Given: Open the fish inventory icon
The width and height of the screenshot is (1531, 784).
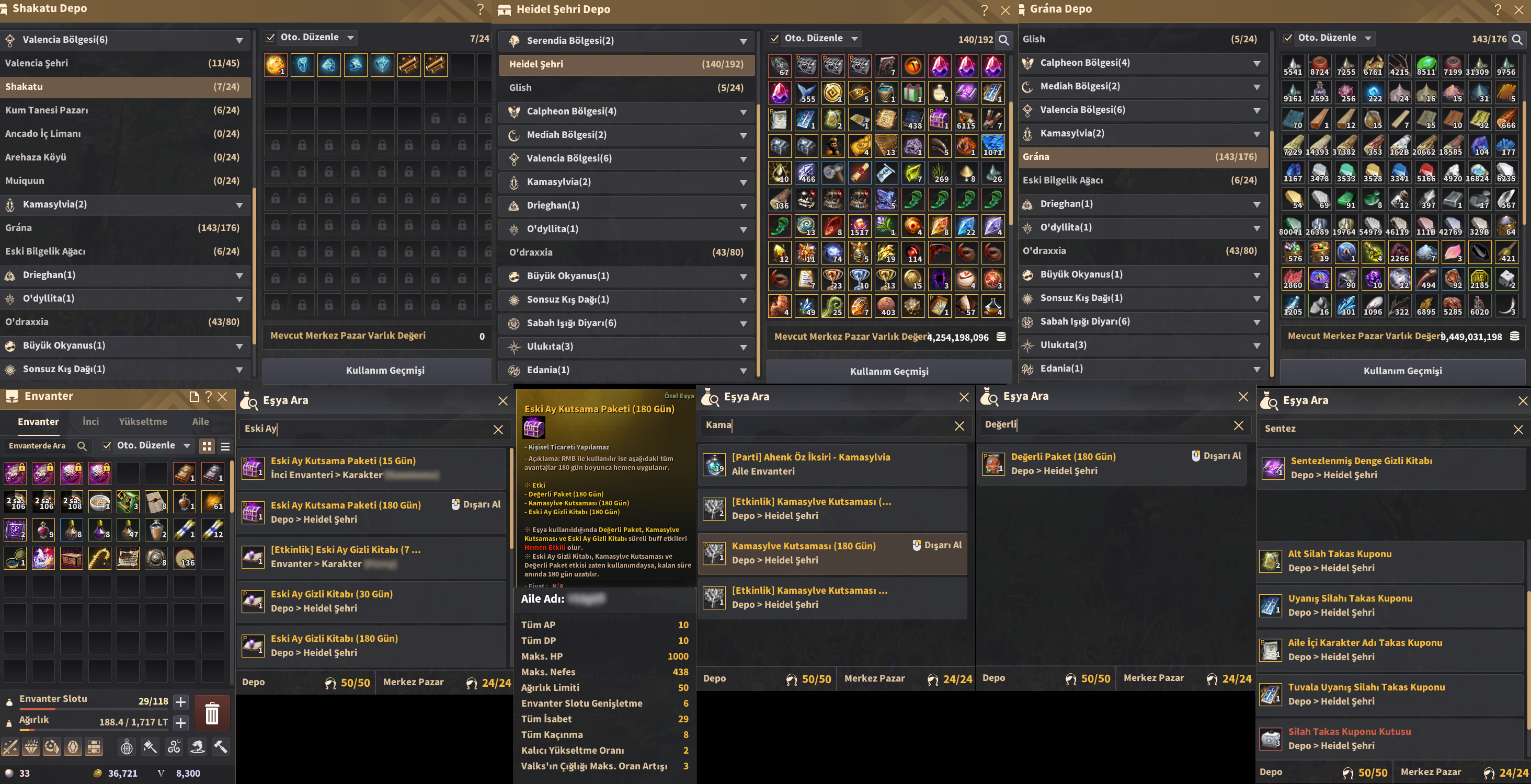Looking at the screenshot, I should [x=196, y=746].
